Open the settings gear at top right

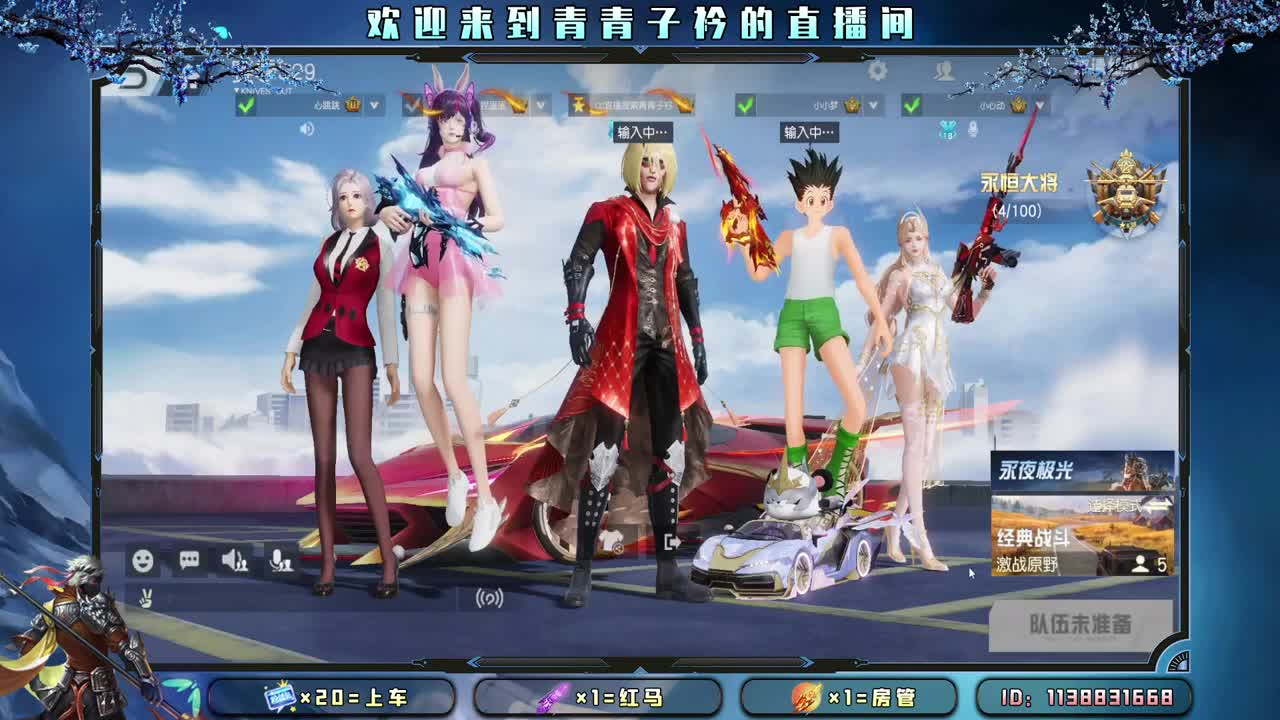pyautogui.click(x=878, y=71)
